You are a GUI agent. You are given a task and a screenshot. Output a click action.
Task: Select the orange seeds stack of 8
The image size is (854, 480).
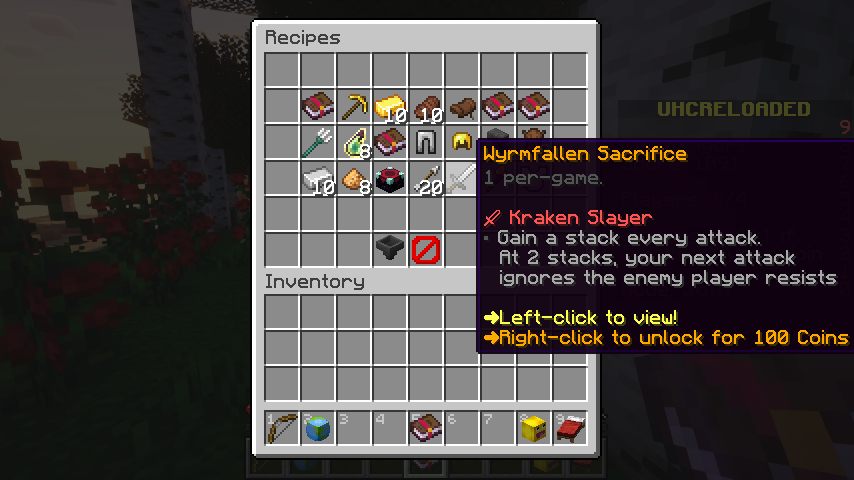tap(354, 178)
